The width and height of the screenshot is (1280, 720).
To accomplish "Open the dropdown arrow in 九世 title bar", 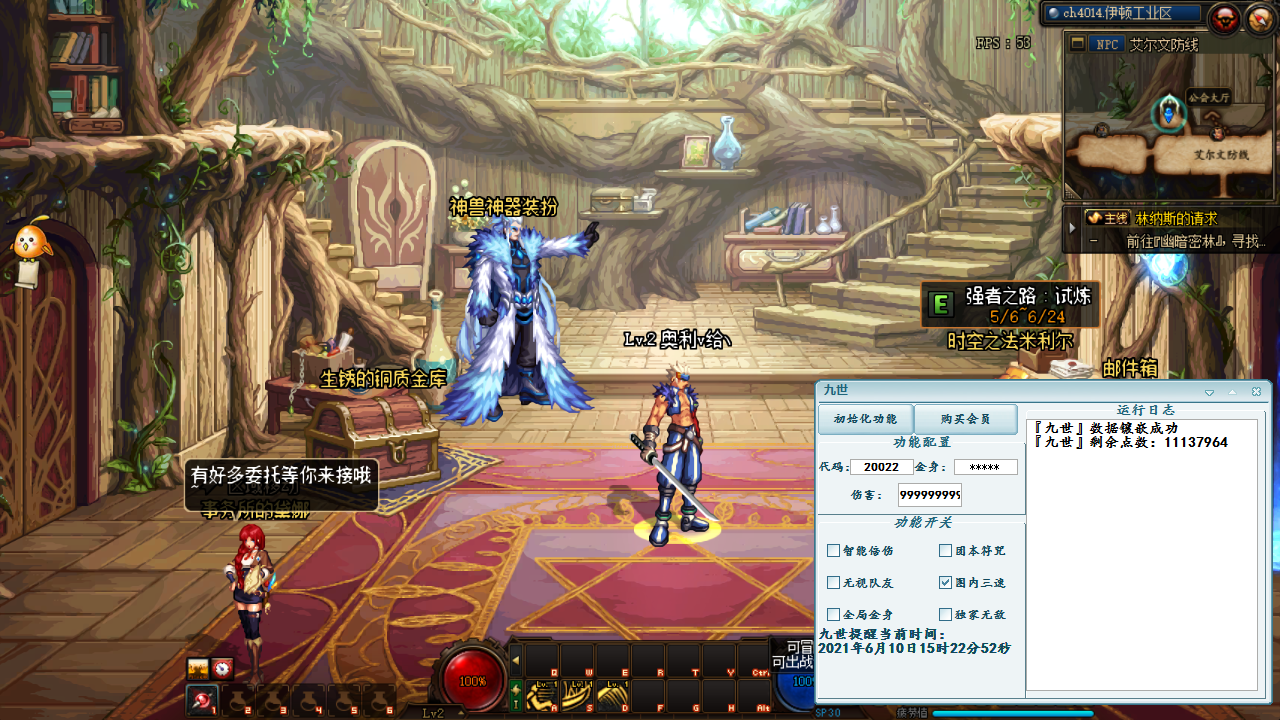I will [x=1209, y=392].
